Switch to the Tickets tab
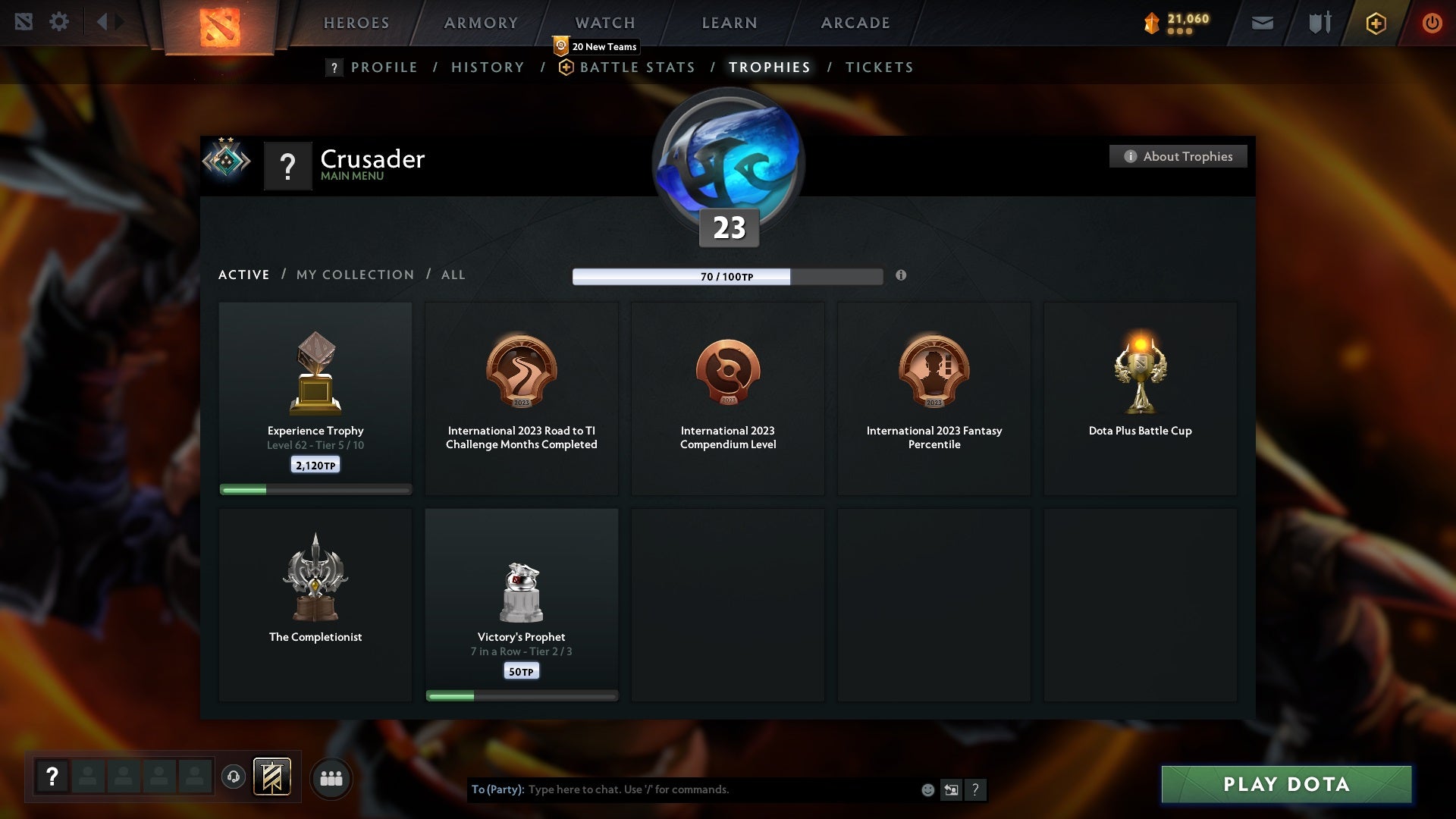The image size is (1456, 819). [879, 67]
